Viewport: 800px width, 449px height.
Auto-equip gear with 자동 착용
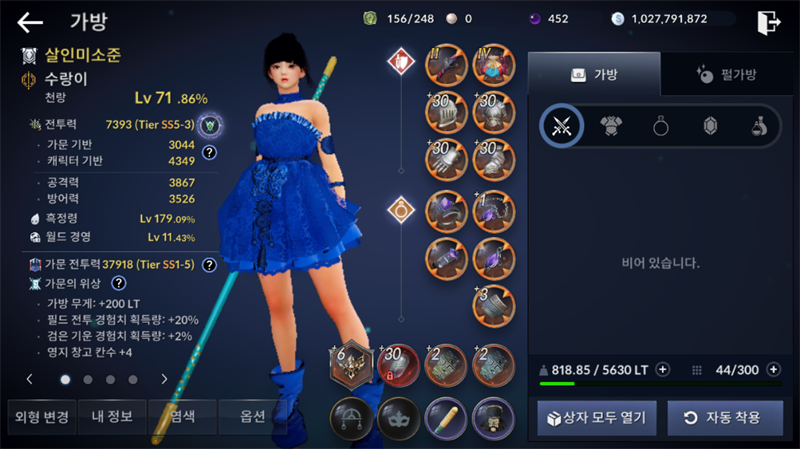tap(725, 417)
